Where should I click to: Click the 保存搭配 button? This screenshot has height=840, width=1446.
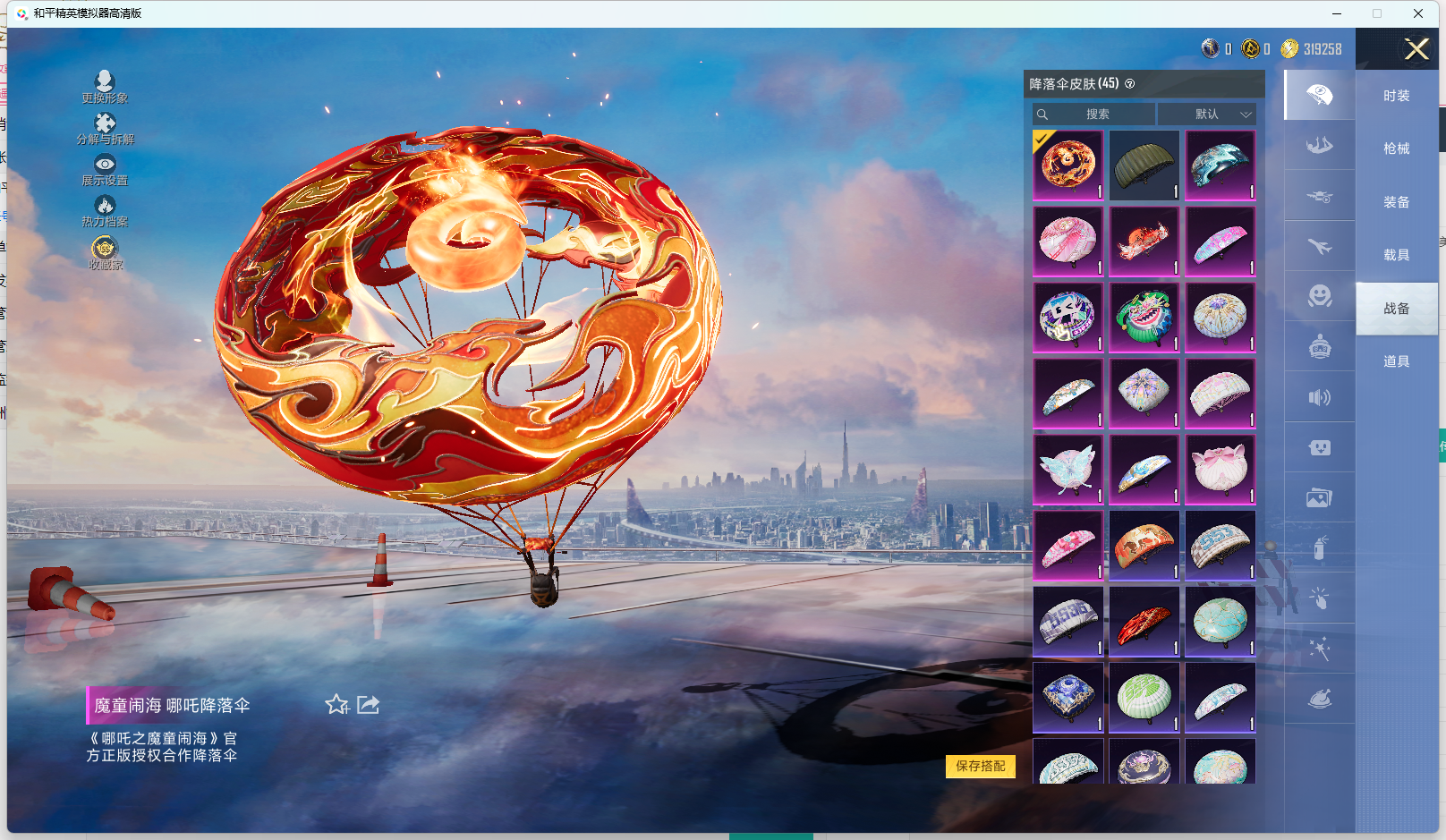[x=980, y=766]
